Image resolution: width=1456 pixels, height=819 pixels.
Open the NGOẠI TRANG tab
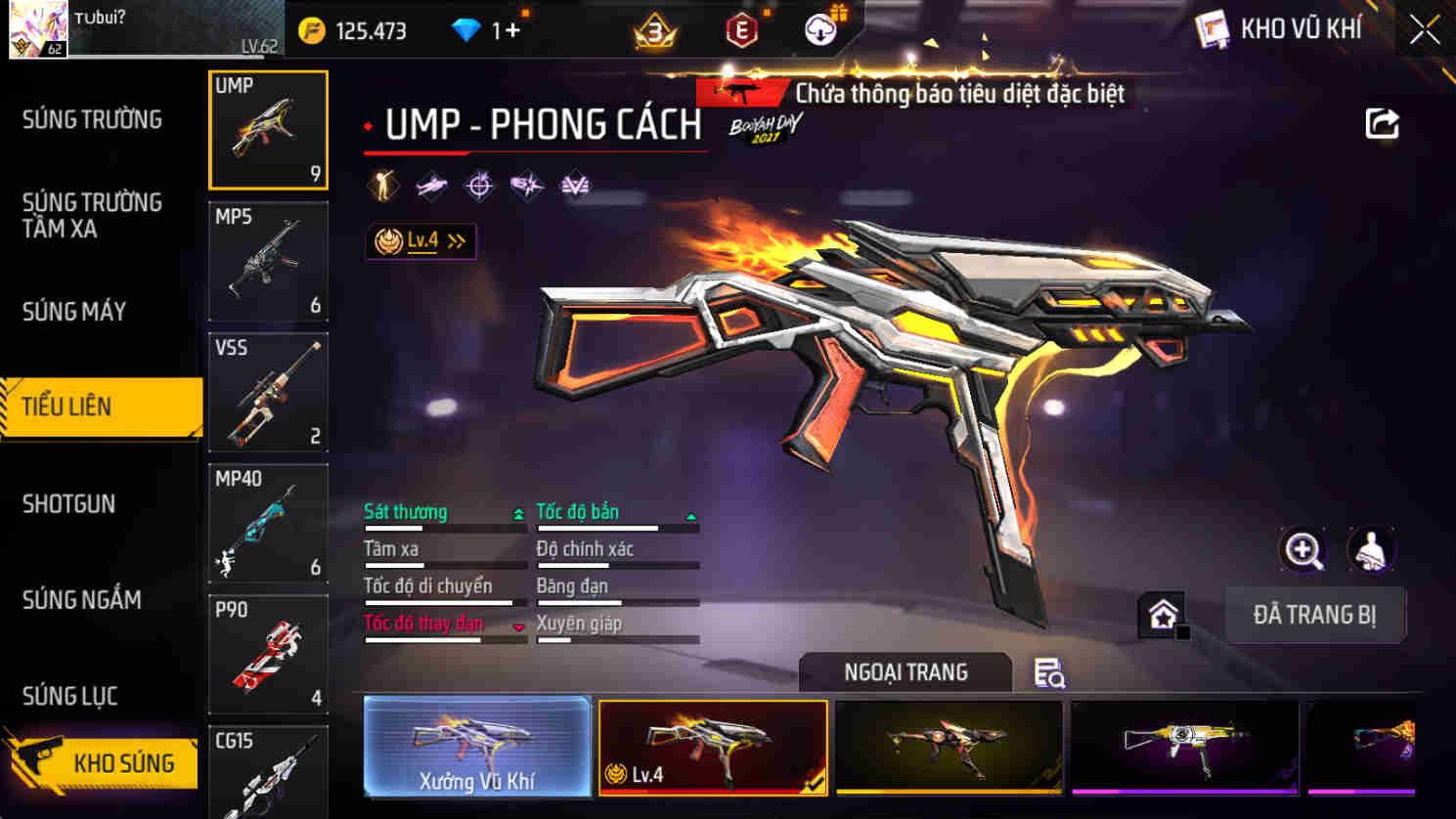tap(904, 672)
